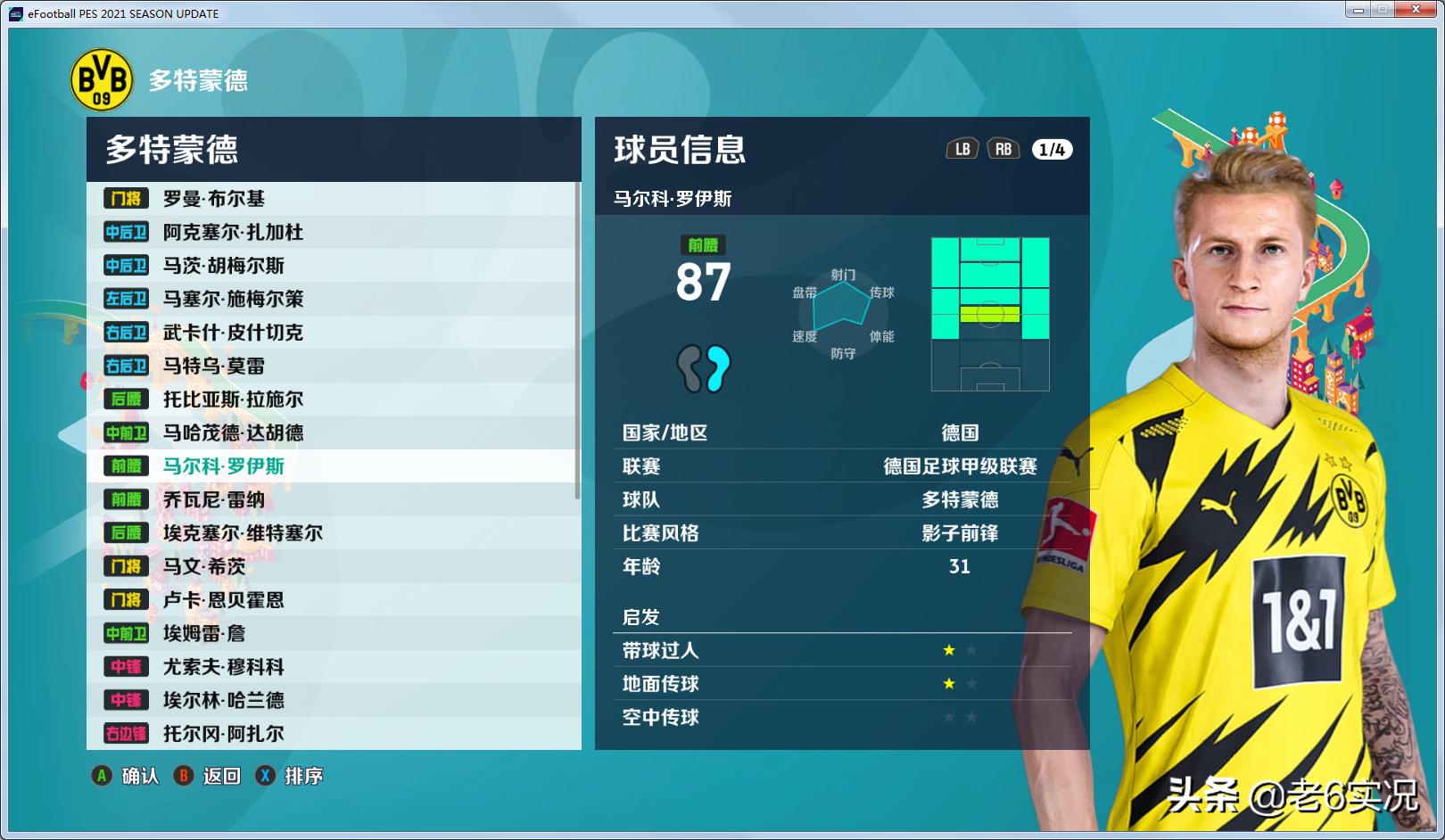Click the 前腰 position badge for 马尔科·罗伊斯
Image resolution: width=1445 pixels, height=840 pixels.
tap(125, 465)
